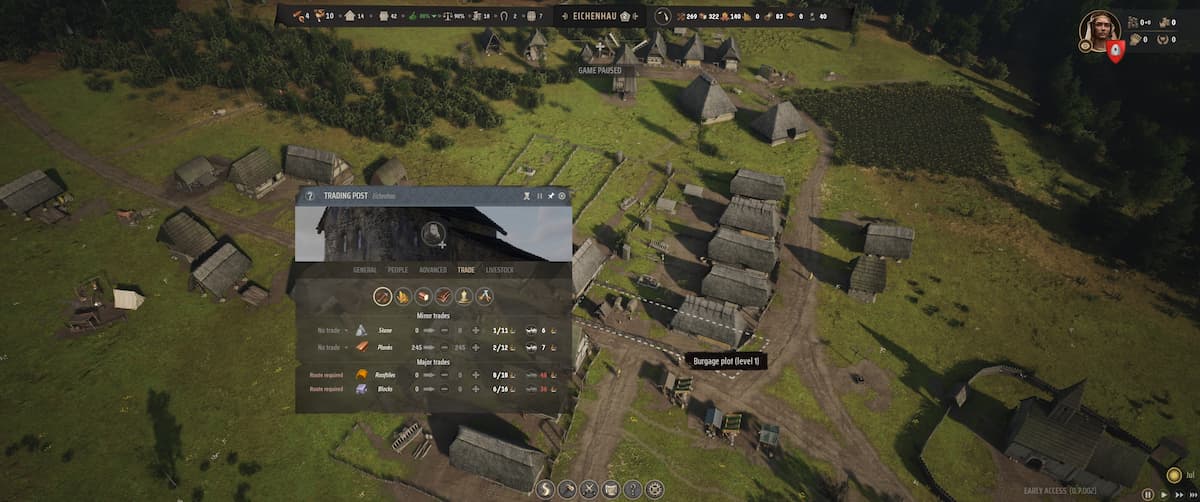Decrease the Planks desired surplus
Image resolution: width=1200 pixels, height=502 pixels.
444,347
